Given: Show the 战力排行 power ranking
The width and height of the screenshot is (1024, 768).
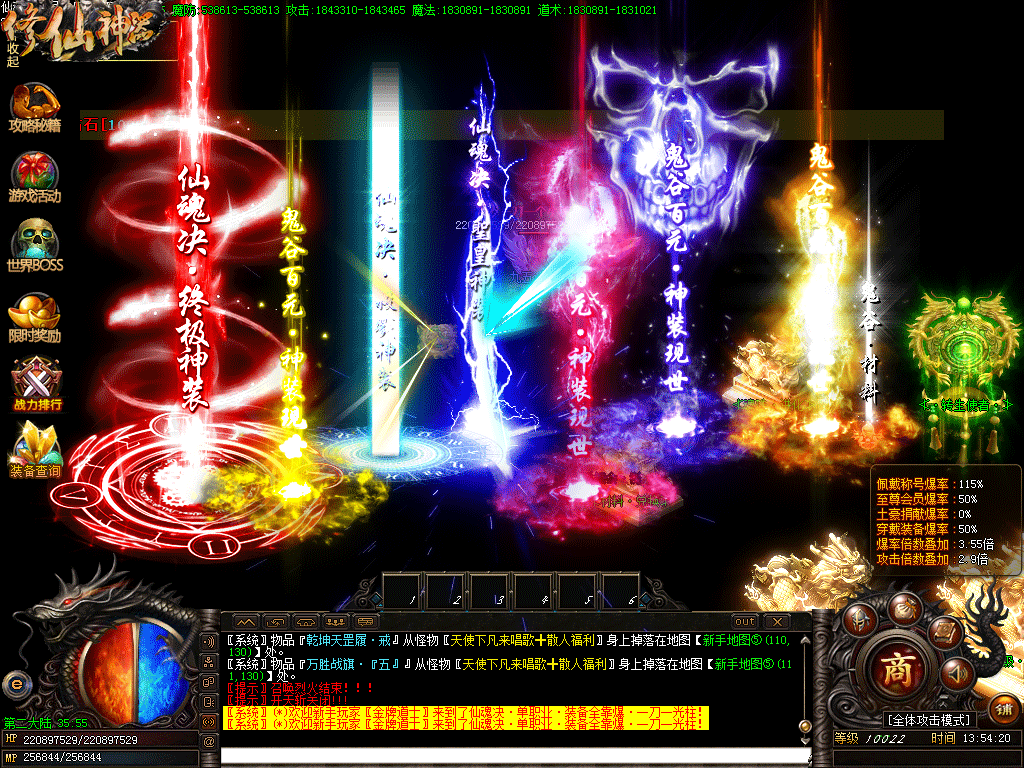Looking at the screenshot, I should click(x=34, y=385).
